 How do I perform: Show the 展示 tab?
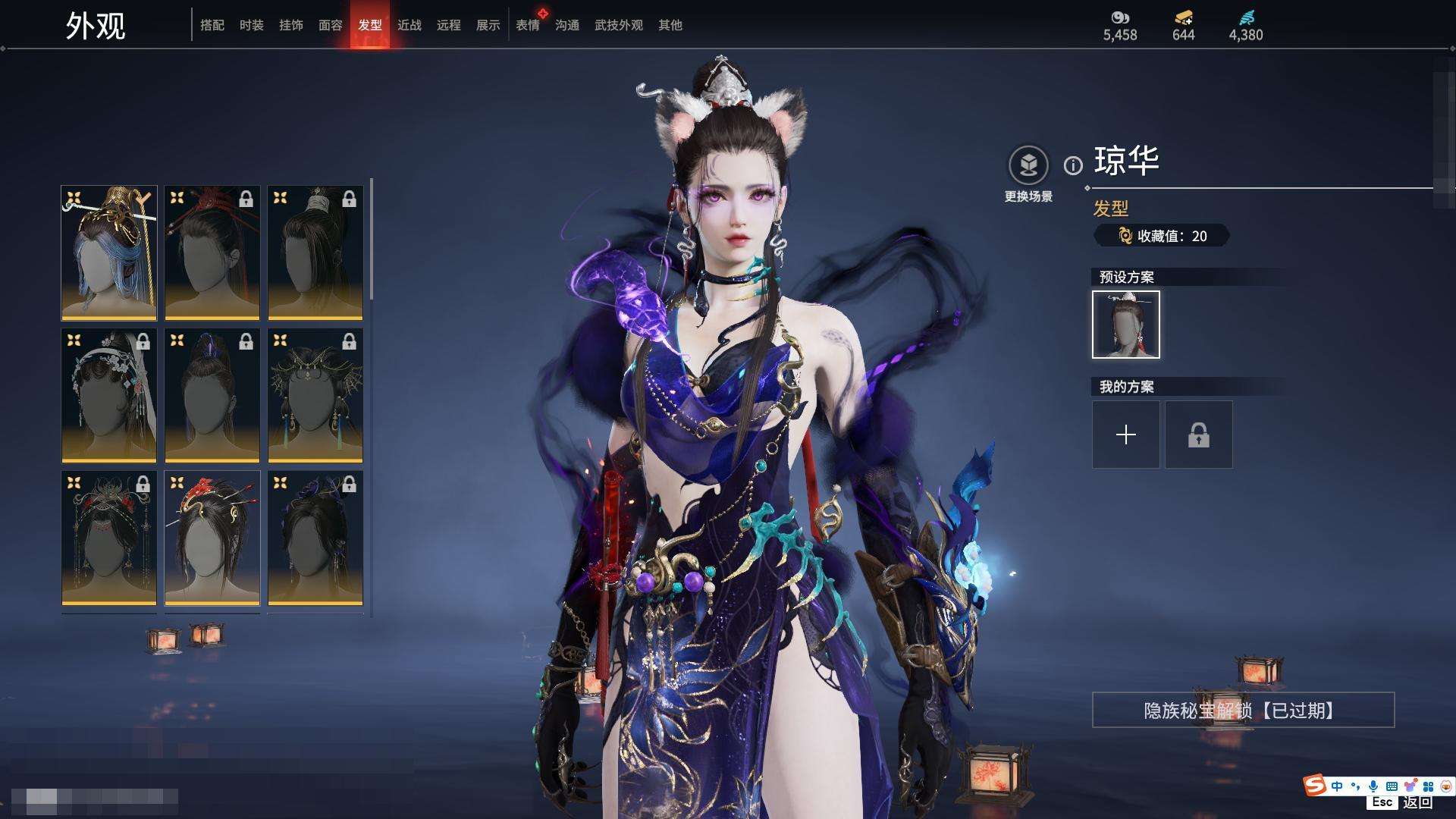488,25
